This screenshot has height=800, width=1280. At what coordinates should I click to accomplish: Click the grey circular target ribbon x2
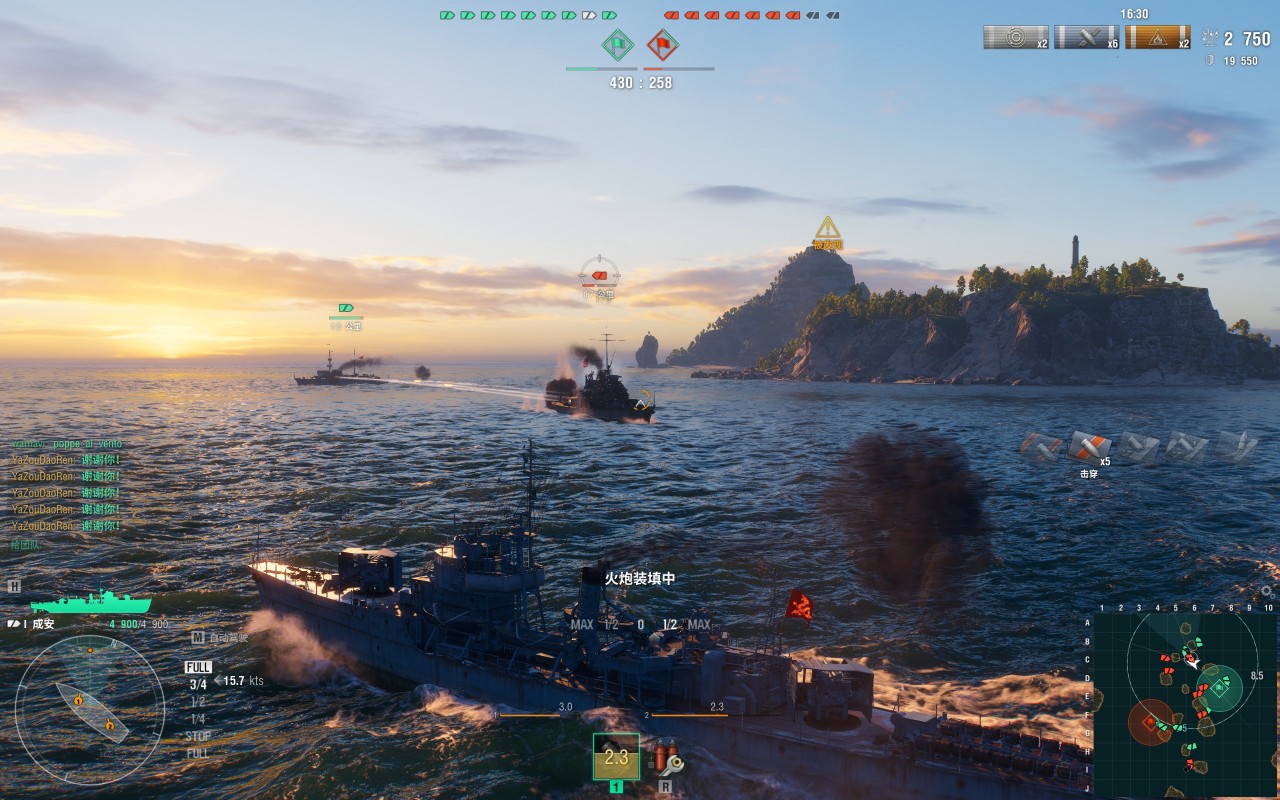[1016, 38]
